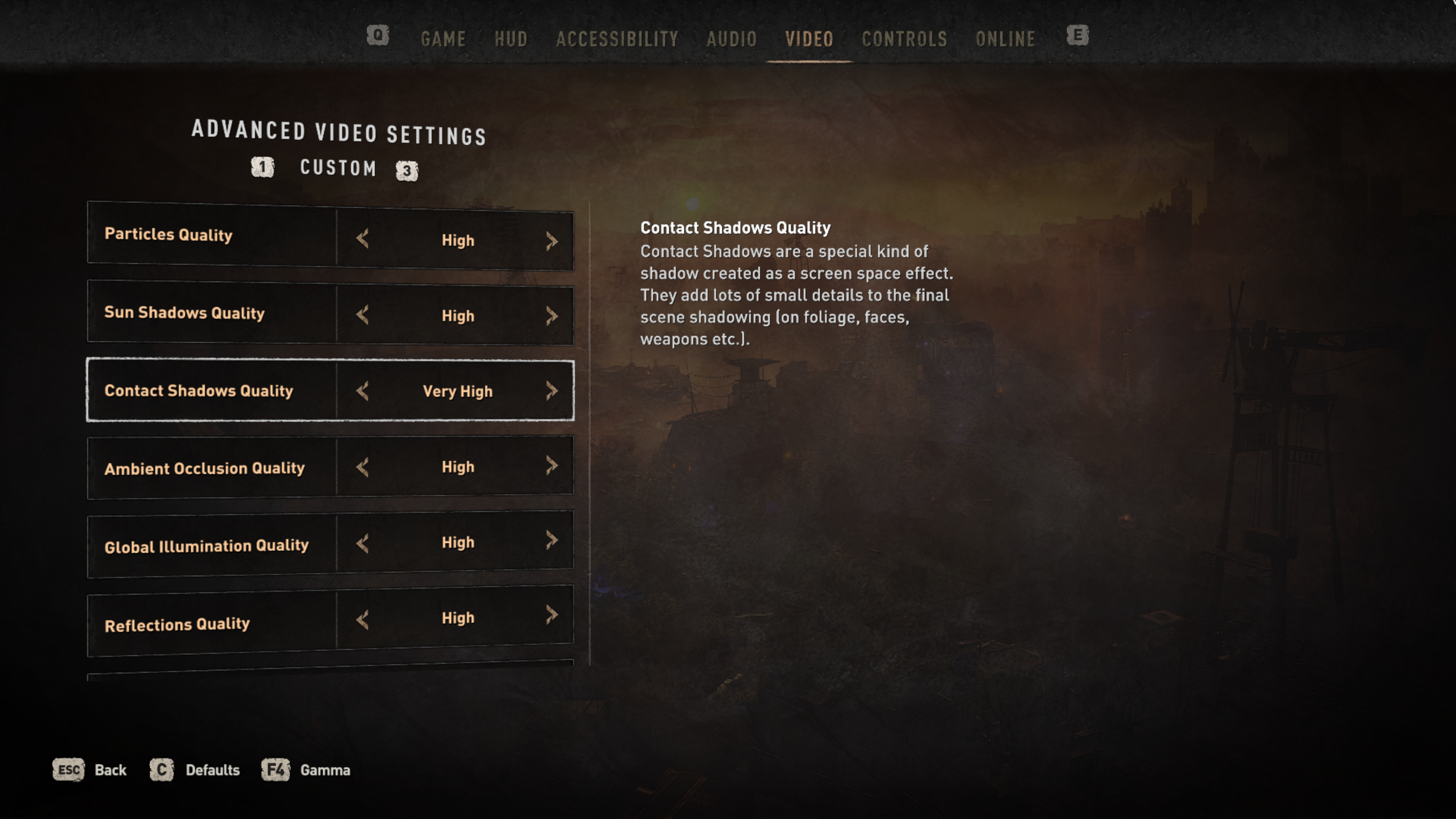Lower Ambient Occlusion Quality

(x=363, y=467)
